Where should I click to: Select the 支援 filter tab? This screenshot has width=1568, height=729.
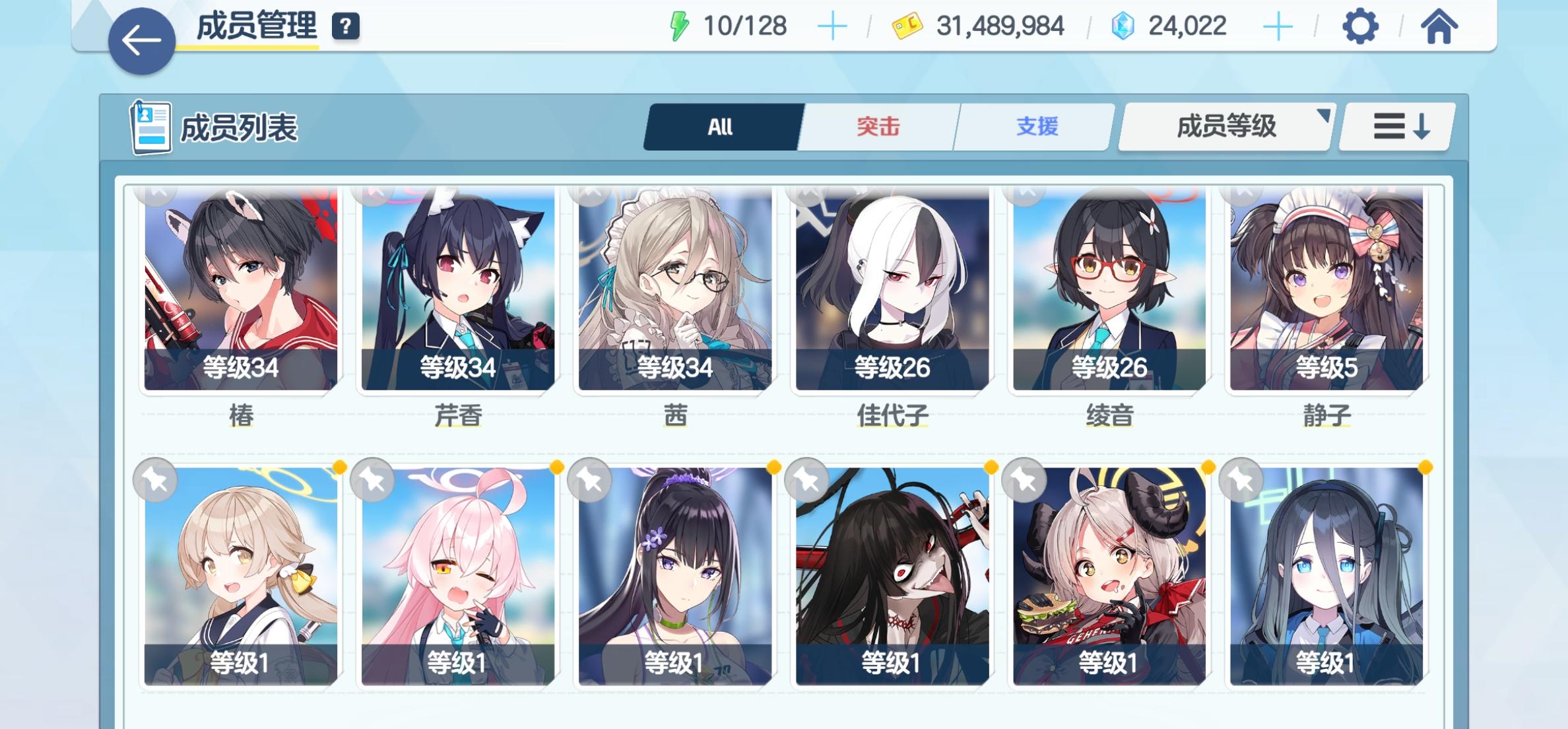pos(1035,127)
